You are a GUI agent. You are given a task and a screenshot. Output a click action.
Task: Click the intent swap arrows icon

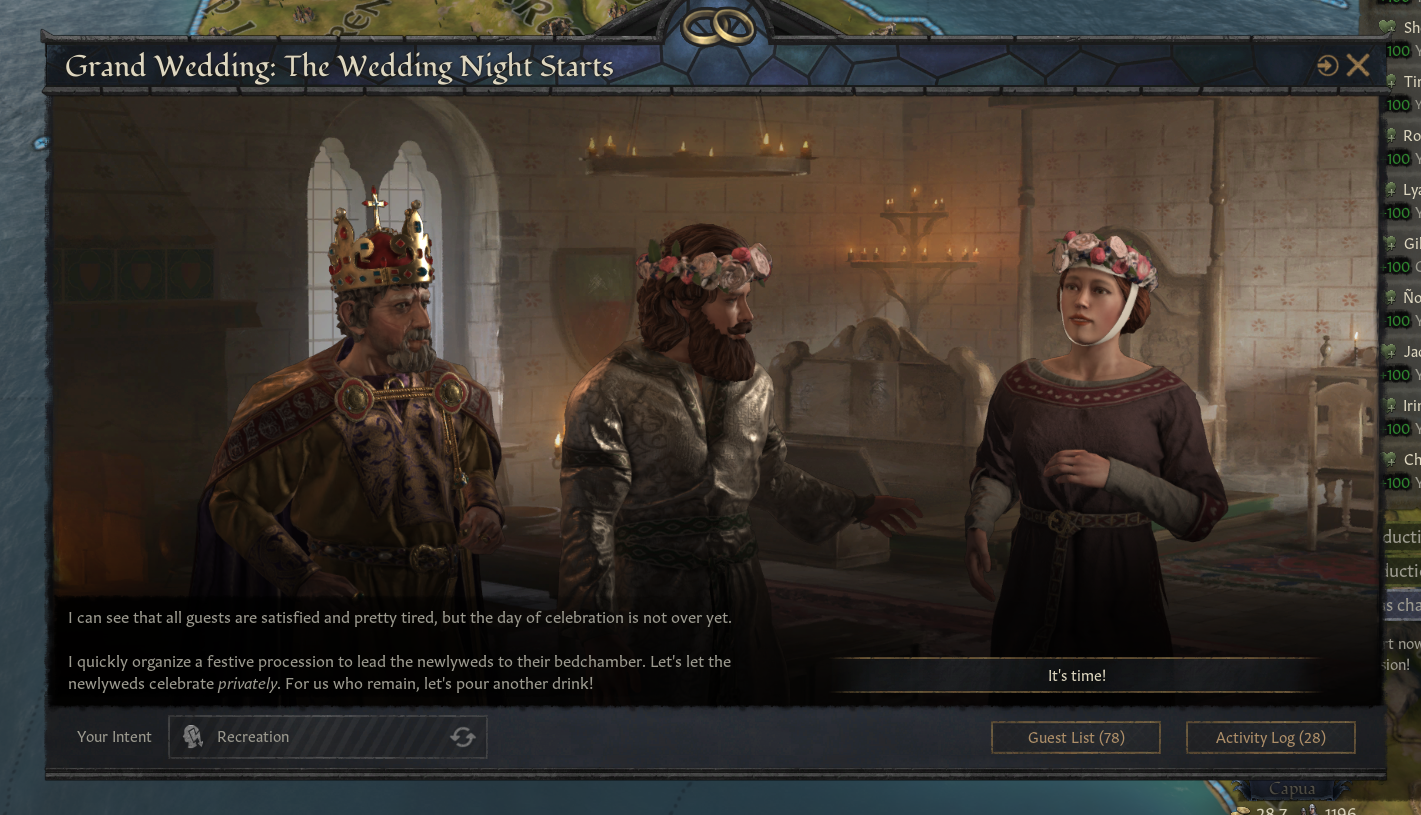(x=462, y=737)
